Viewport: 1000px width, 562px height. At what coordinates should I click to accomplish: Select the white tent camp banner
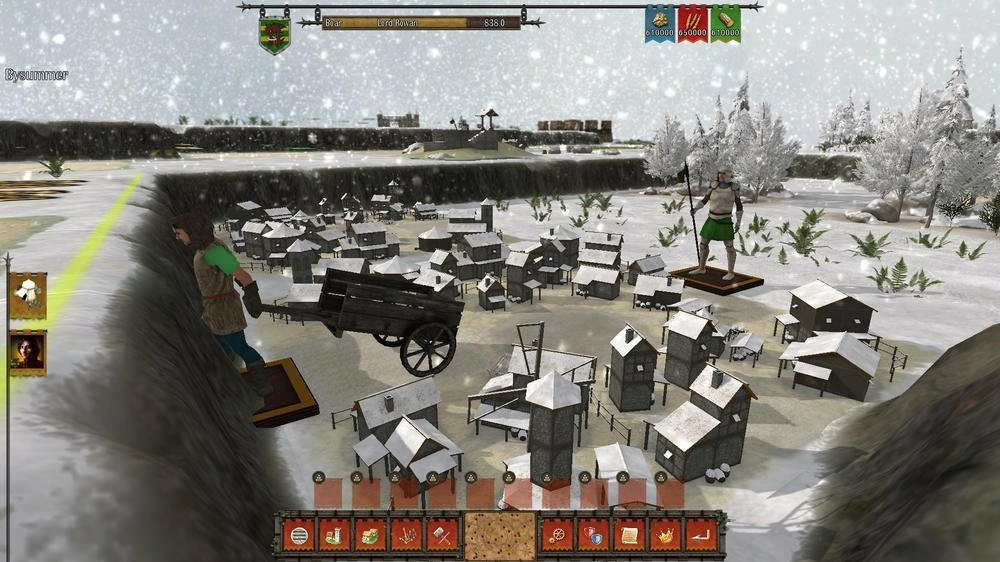click(27, 295)
